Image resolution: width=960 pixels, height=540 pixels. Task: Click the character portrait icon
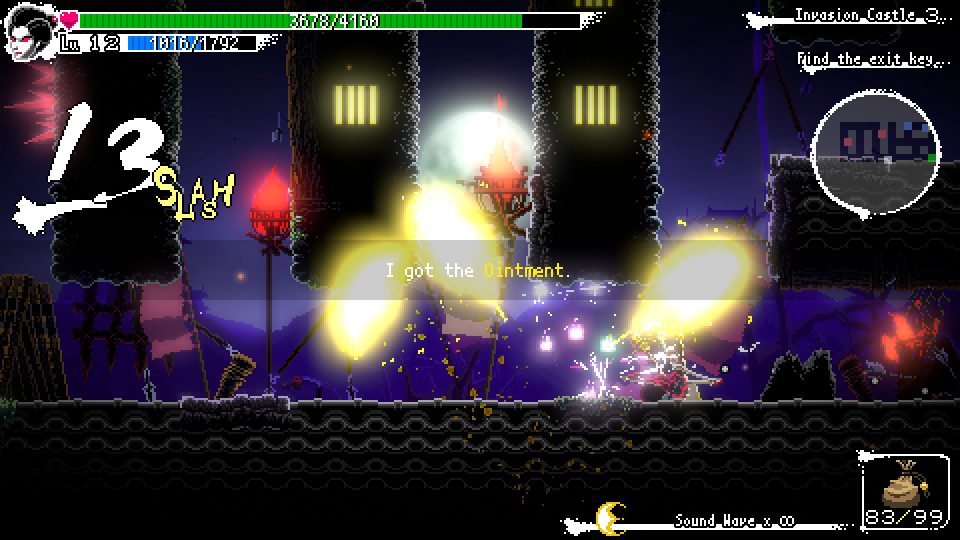pyautogui.click(x=30, y=35)
